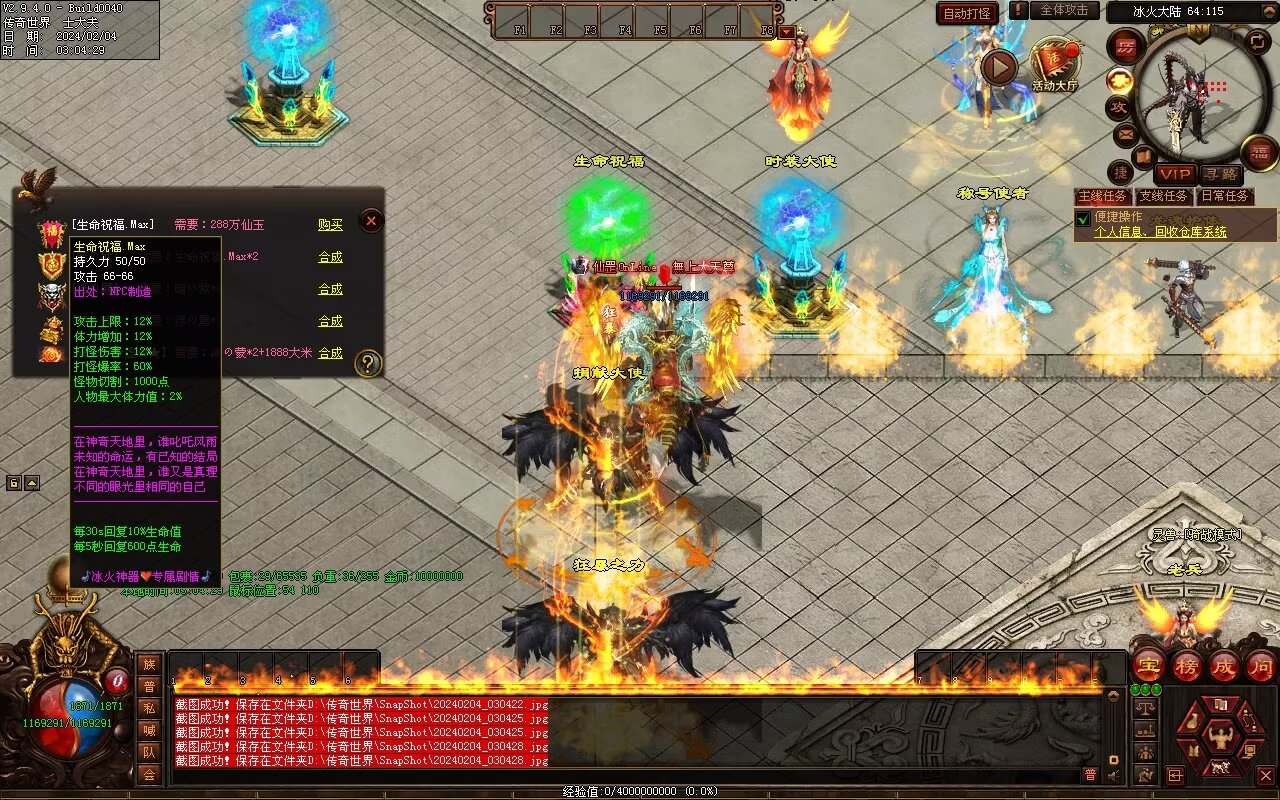Open the 个人信息、回收仓库系统 link
Image resolution: width=1280 pixels, height=800 pixels.
click(x=1160, y=232)
